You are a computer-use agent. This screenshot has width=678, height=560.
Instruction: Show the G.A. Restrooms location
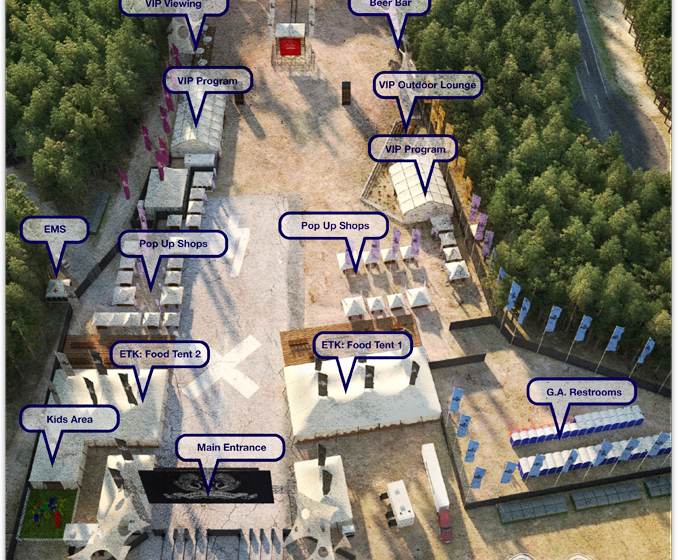pyautogui.click(x=583, y=392)
